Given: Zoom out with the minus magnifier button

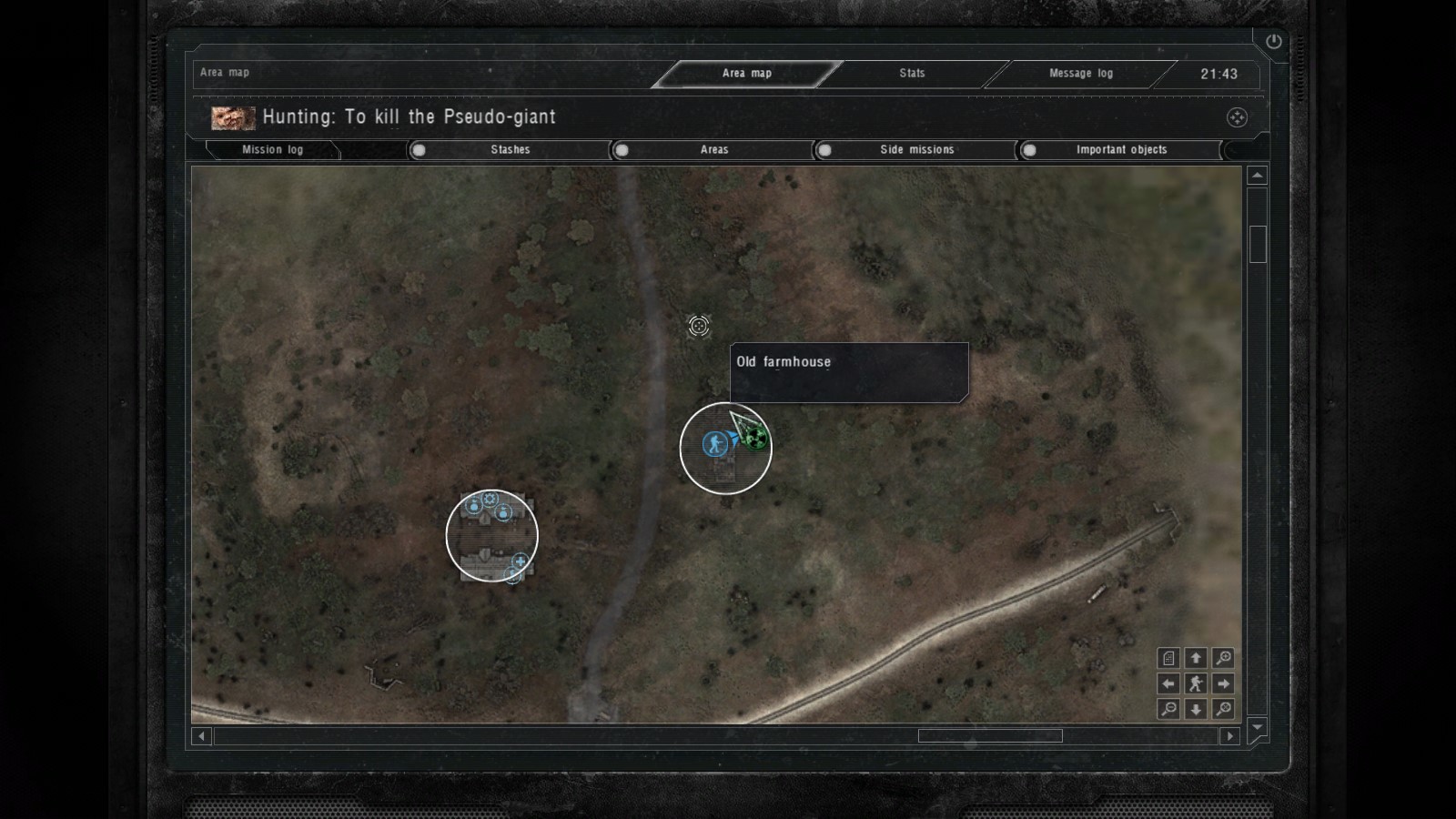Looking at the screenshot, I should (1168, 709).
